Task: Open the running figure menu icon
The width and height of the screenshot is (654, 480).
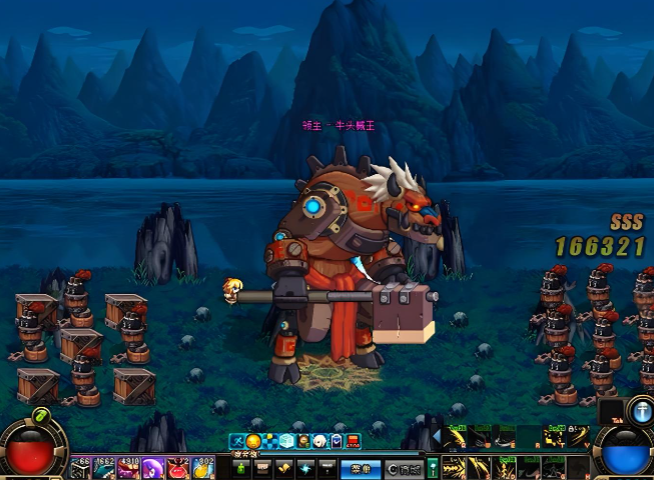Action: (x=237, y=440)
